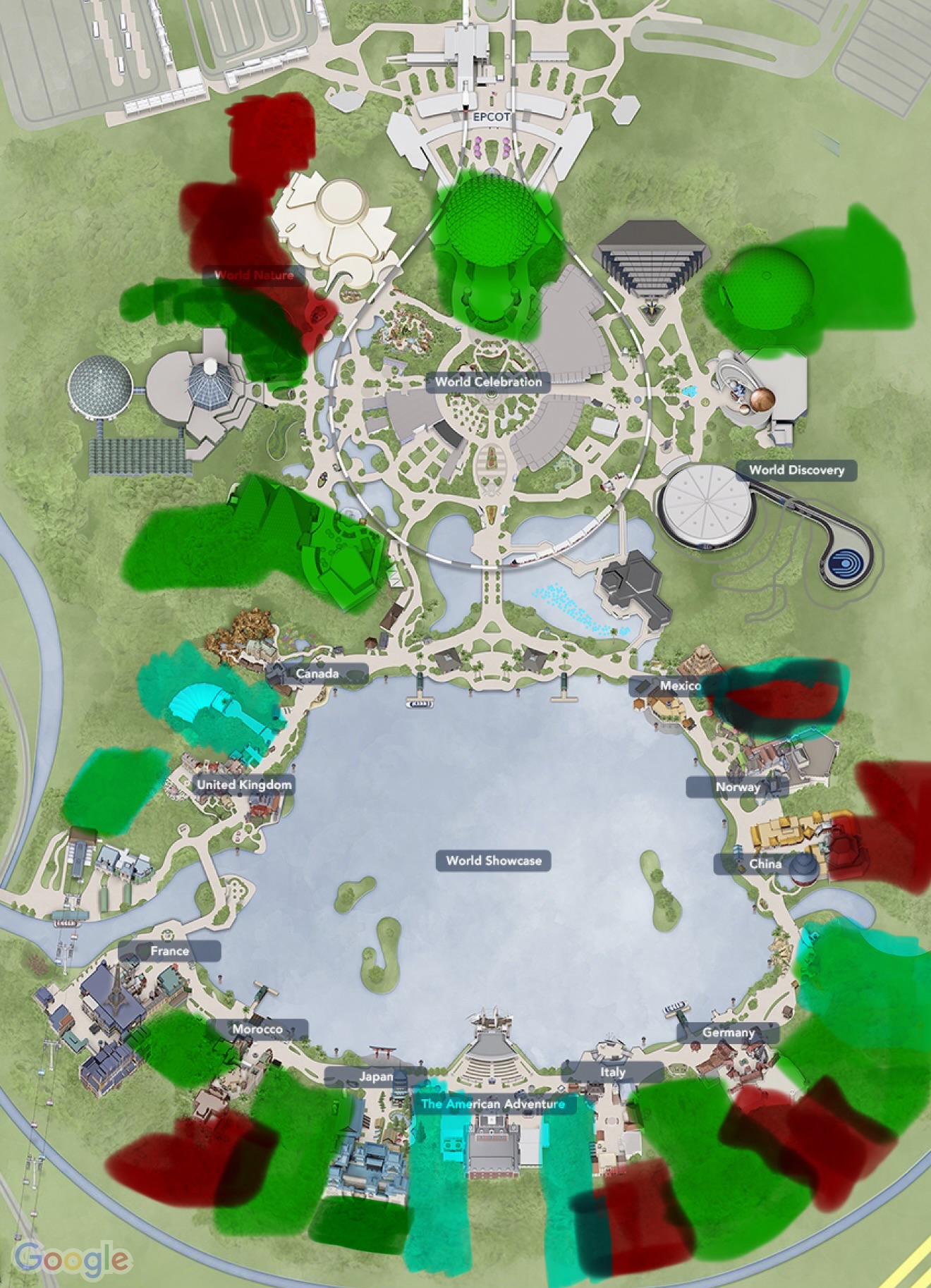Click the Mexico pavilion label
This screenshot has height=1288, width=931.
[679, 685]
